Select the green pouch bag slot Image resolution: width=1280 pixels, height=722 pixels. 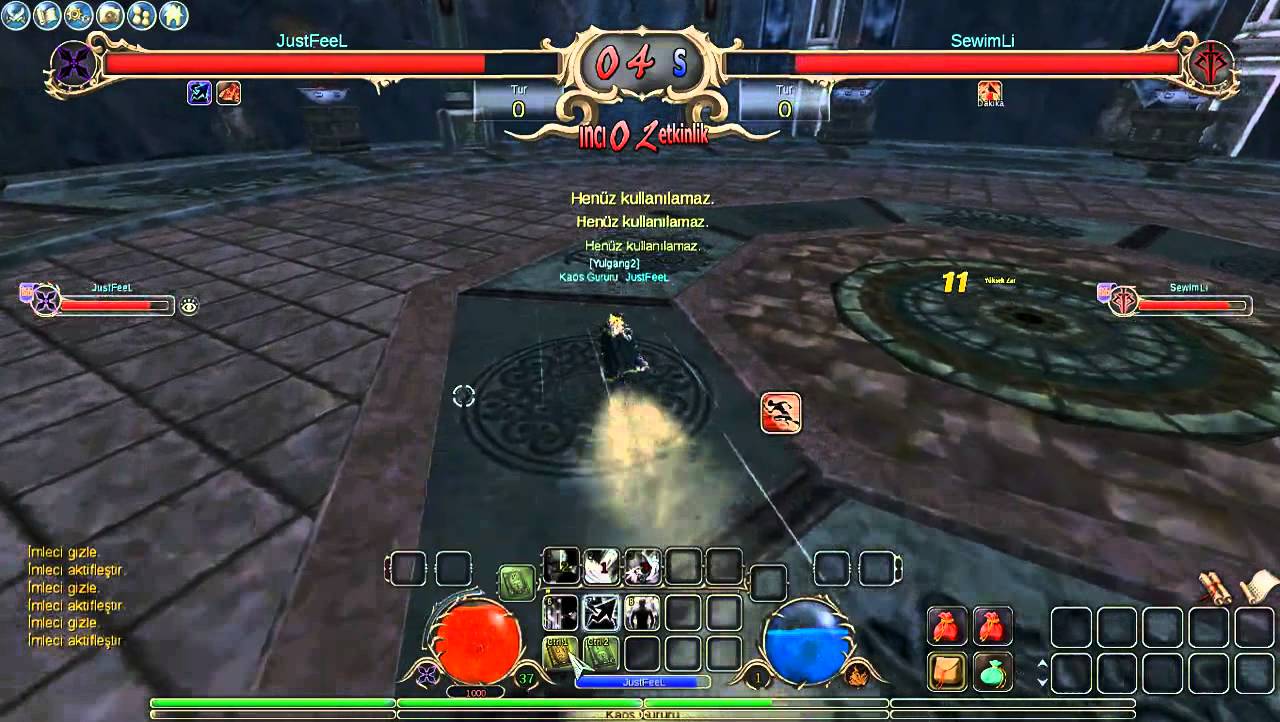click(992, 671)
